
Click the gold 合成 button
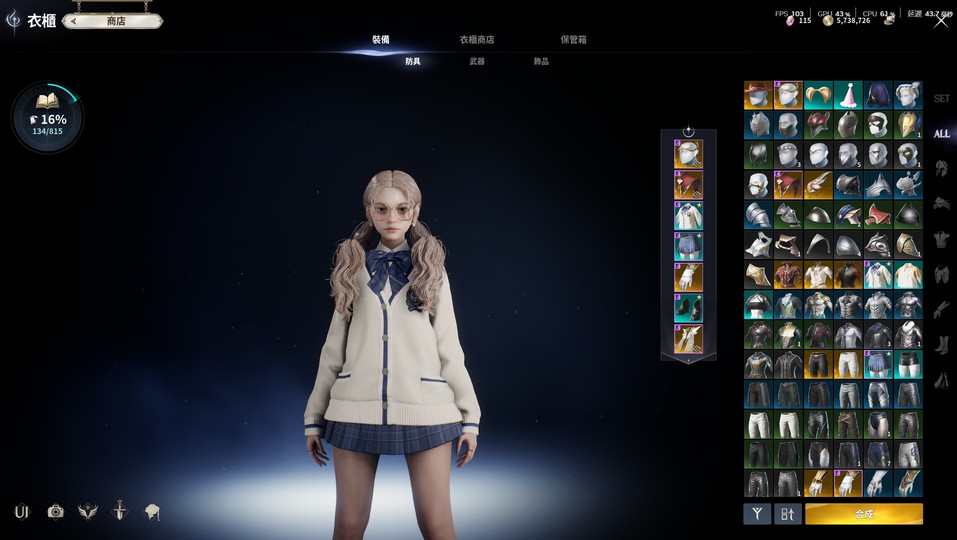(x=863, y=514)
